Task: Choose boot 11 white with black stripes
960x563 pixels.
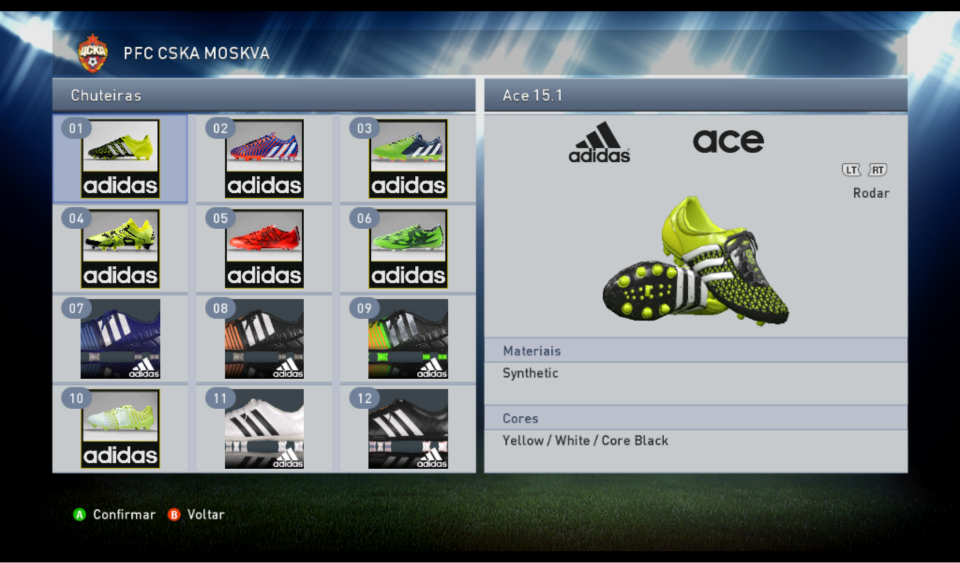Action: click(264, 428)
